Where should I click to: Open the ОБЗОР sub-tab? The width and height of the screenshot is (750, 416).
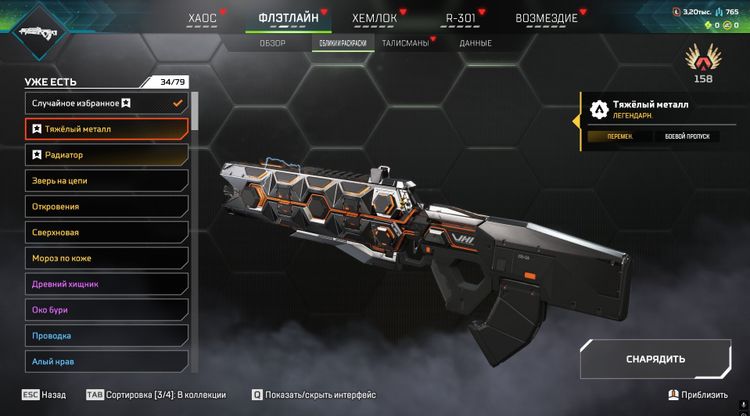coord(273,44)
